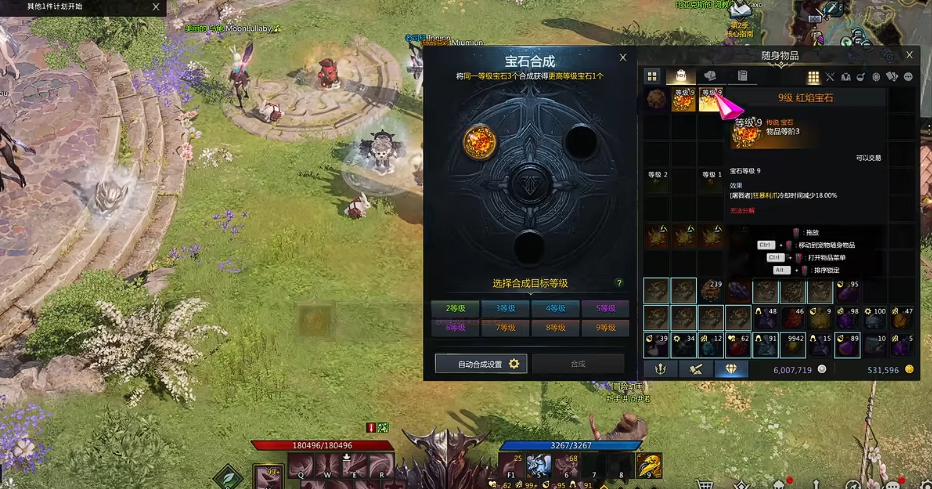Select the 8等级 target level
Image resolution: width=932 pixels, height=489 pixels.
click(x=554, y=327)
